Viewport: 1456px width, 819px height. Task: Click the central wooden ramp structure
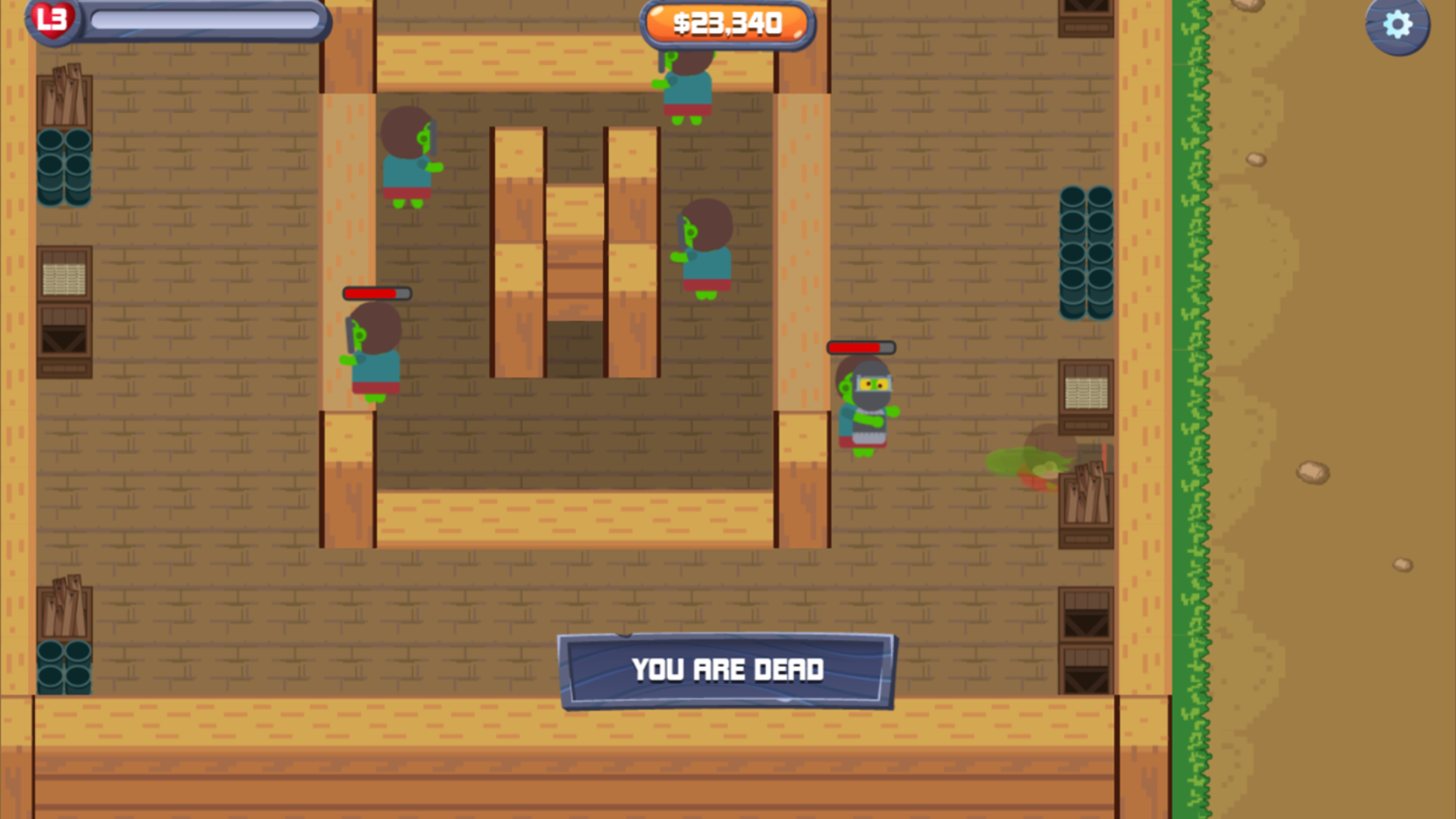click(x=574, y=250)
